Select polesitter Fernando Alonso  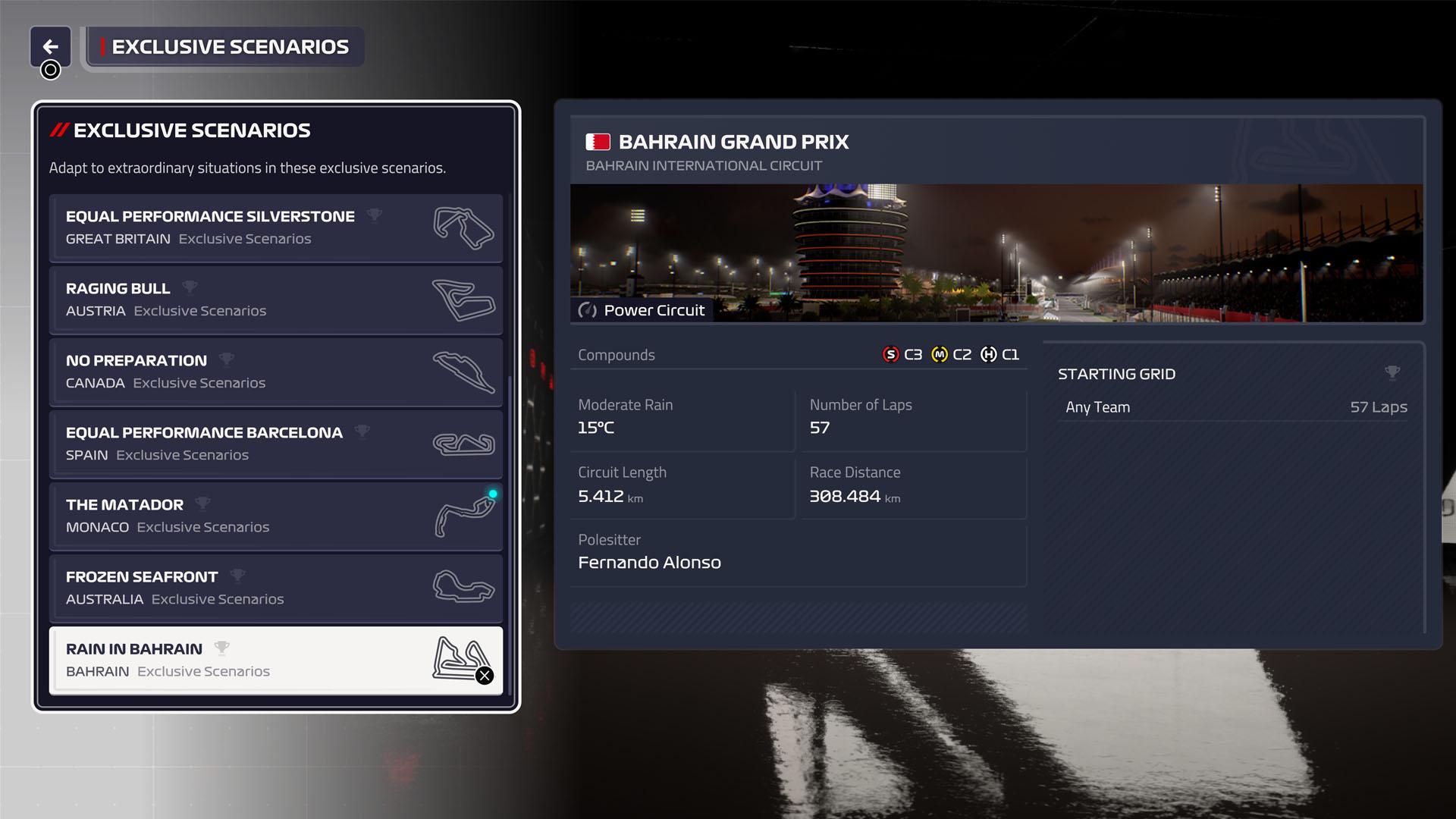click(649, 562)
